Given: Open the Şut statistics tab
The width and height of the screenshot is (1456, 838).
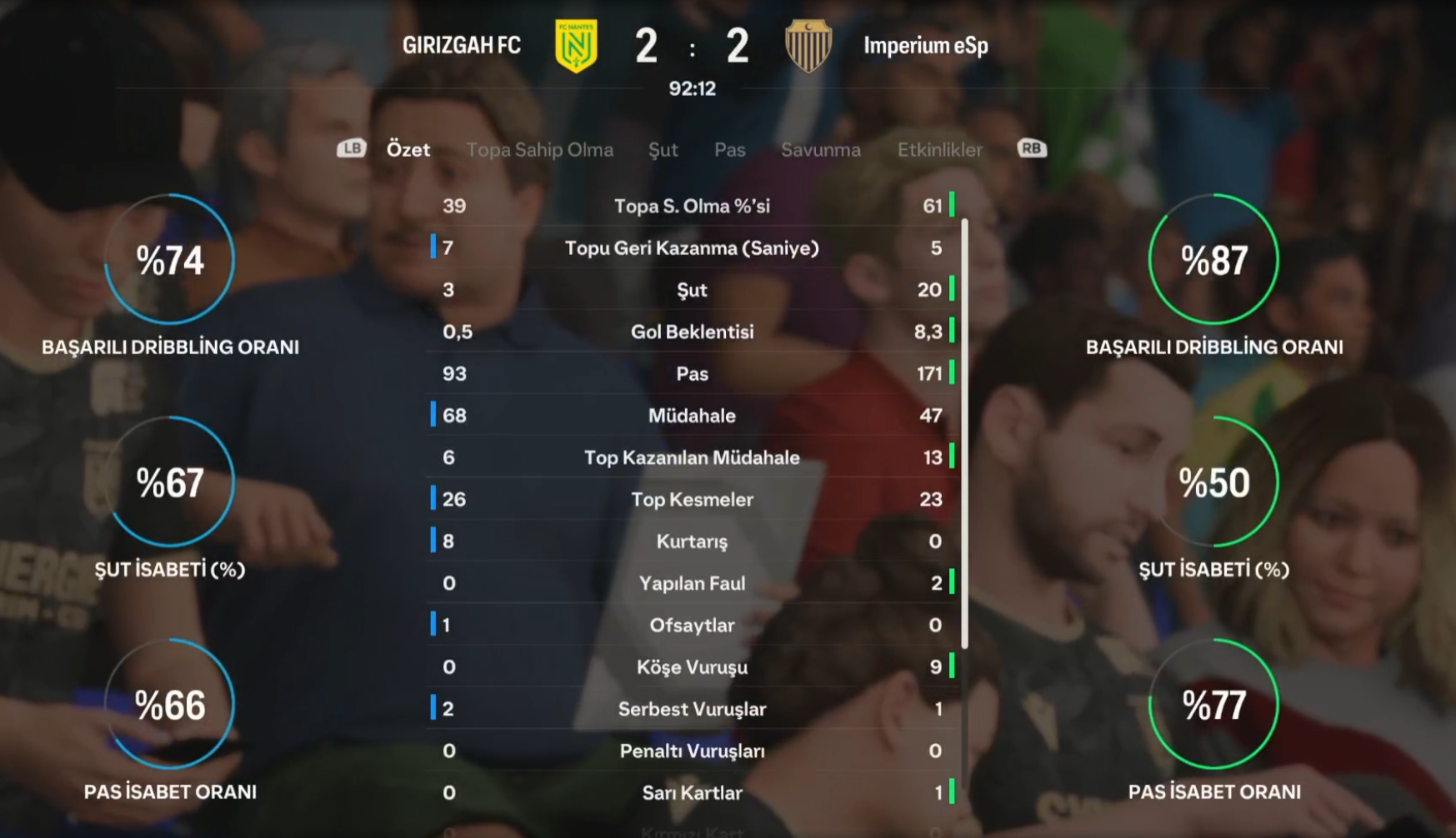Looking at the screenshot, I should [663, 150].
